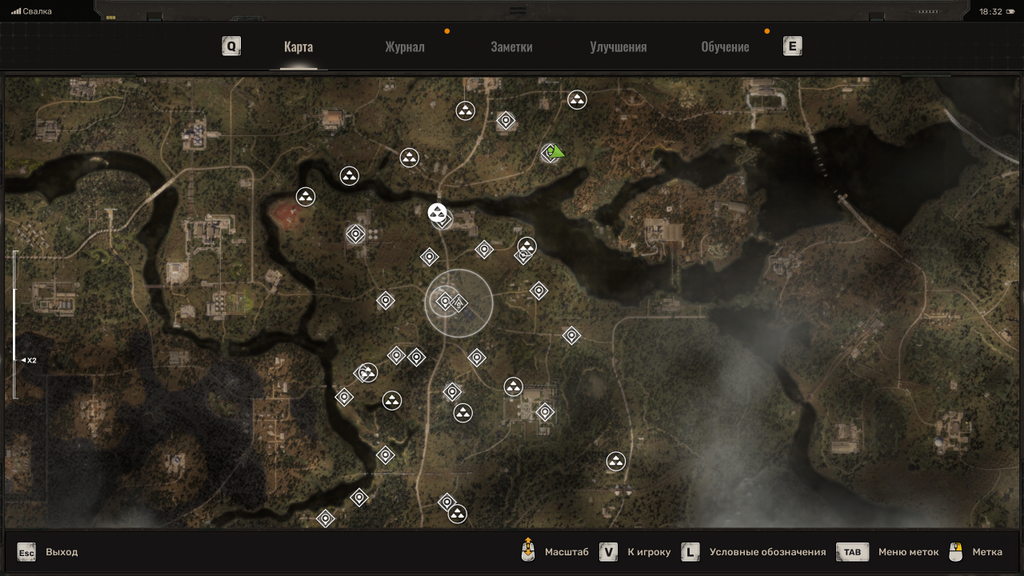Select the solid white highlighted map marker
This screenshot has height=576, width=1024.
coord(437,211)
